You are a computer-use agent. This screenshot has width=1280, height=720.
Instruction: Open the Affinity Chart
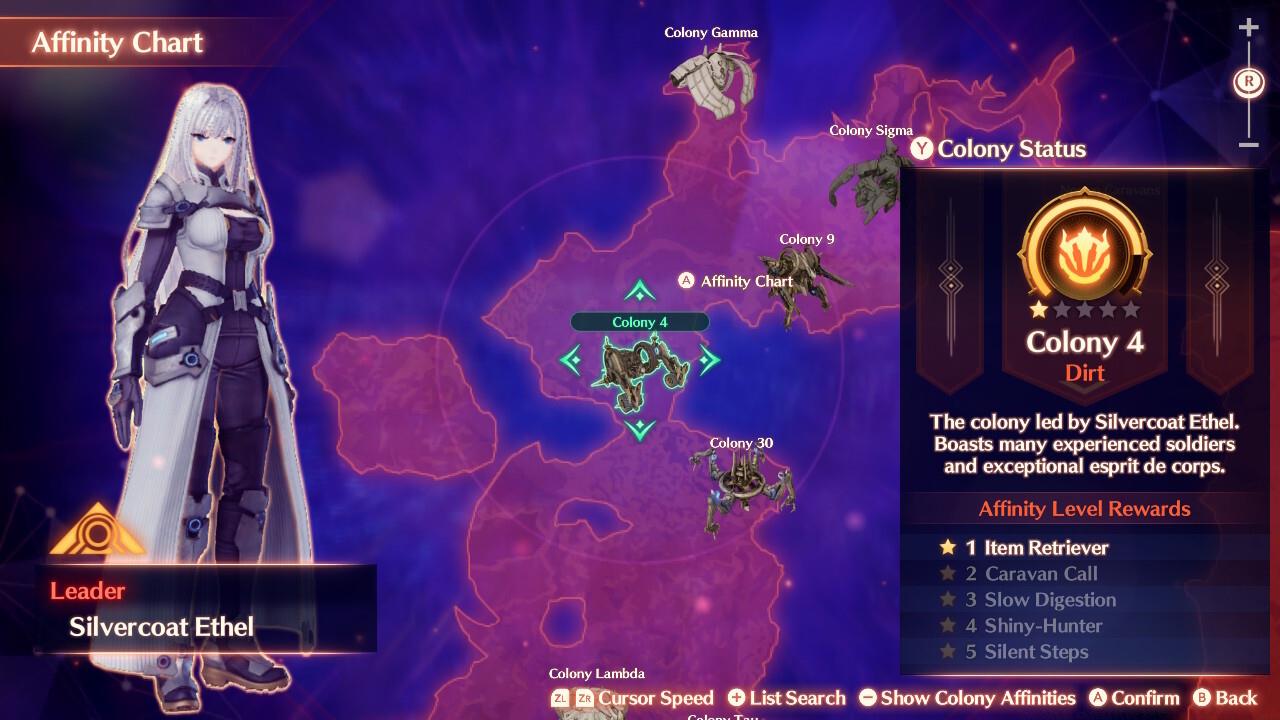point(737,281)
